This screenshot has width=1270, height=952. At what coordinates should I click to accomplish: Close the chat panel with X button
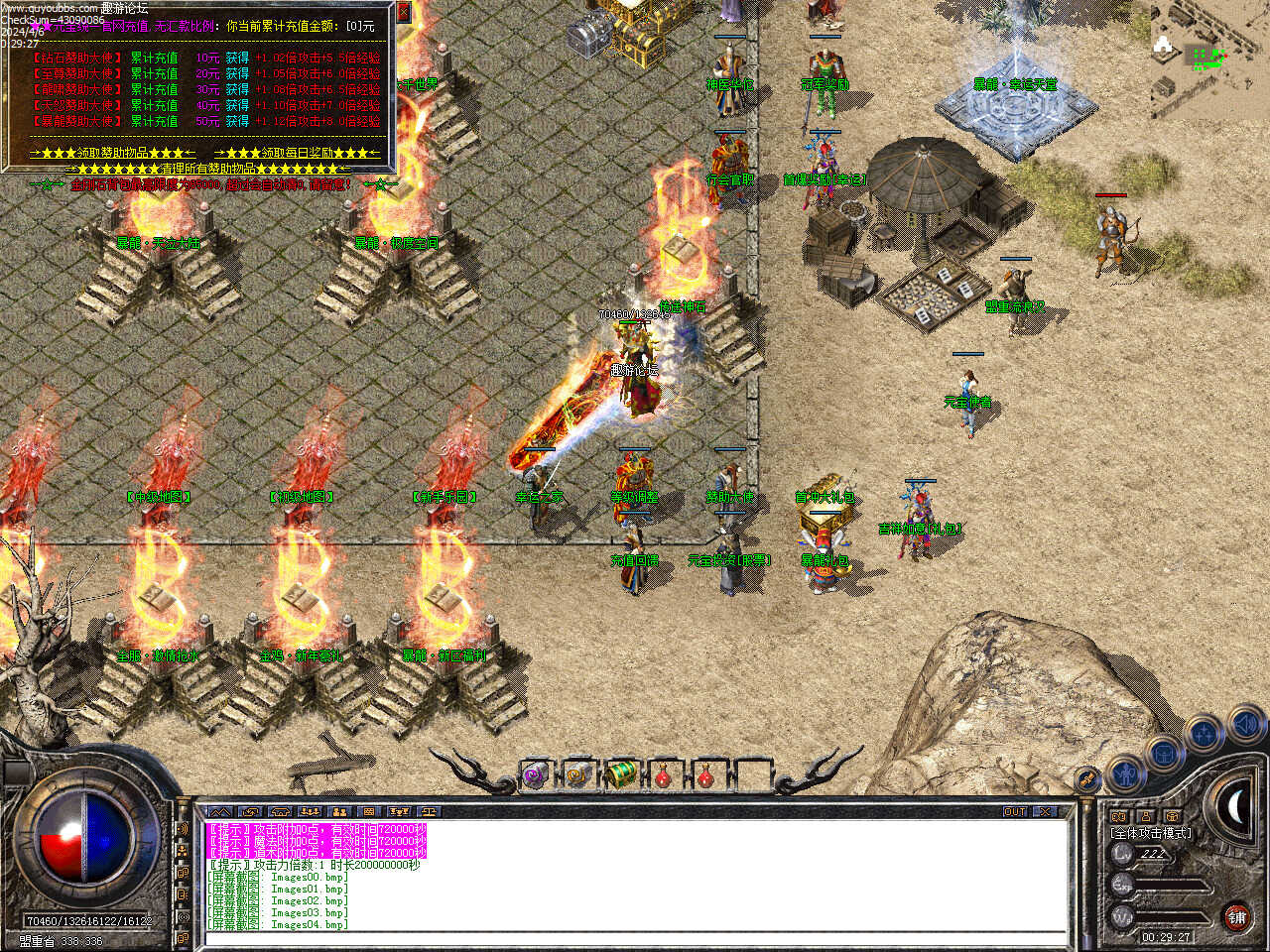click(1046, 811)
